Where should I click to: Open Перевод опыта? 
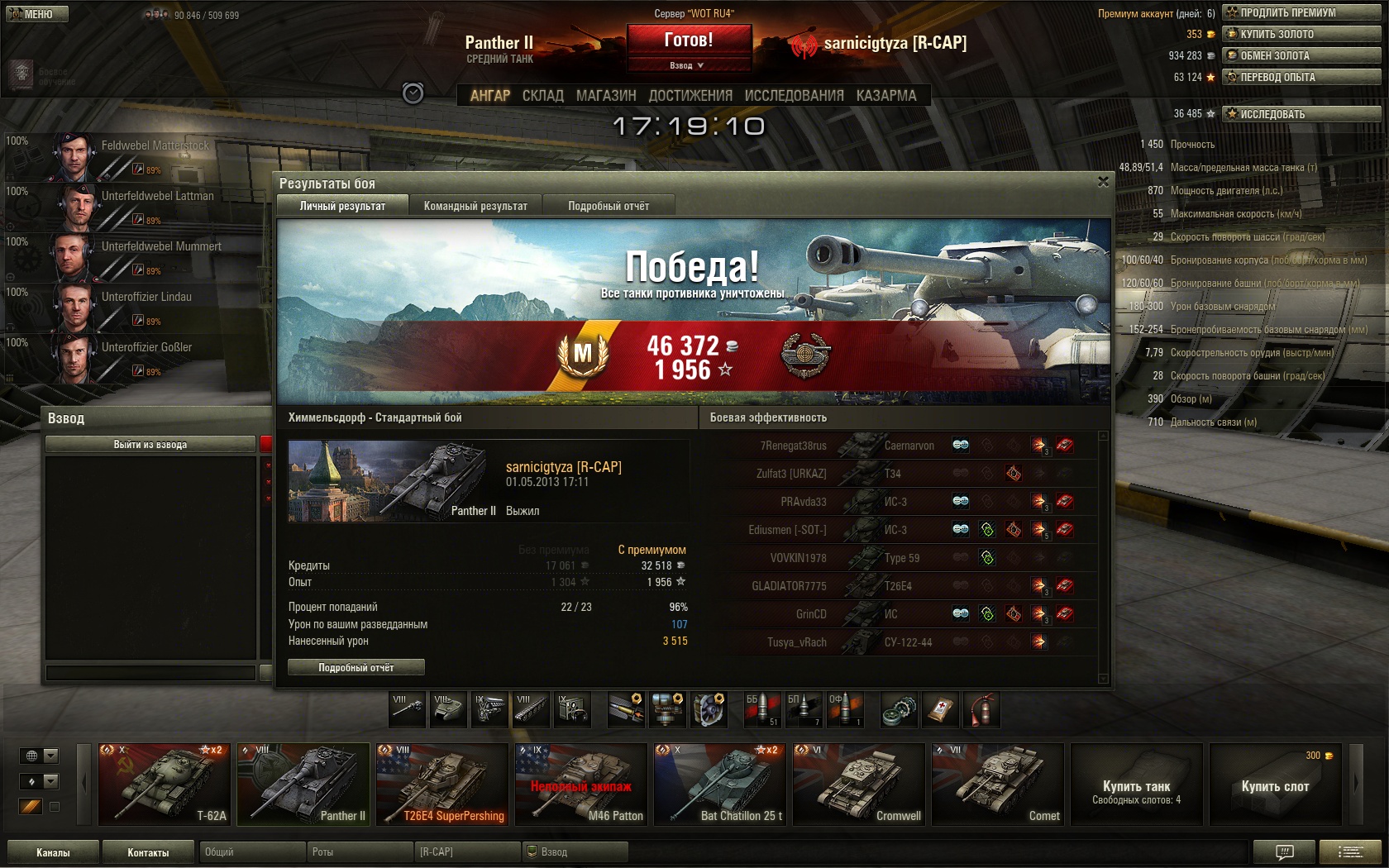pyautogui.click(x=1301, y=77)
